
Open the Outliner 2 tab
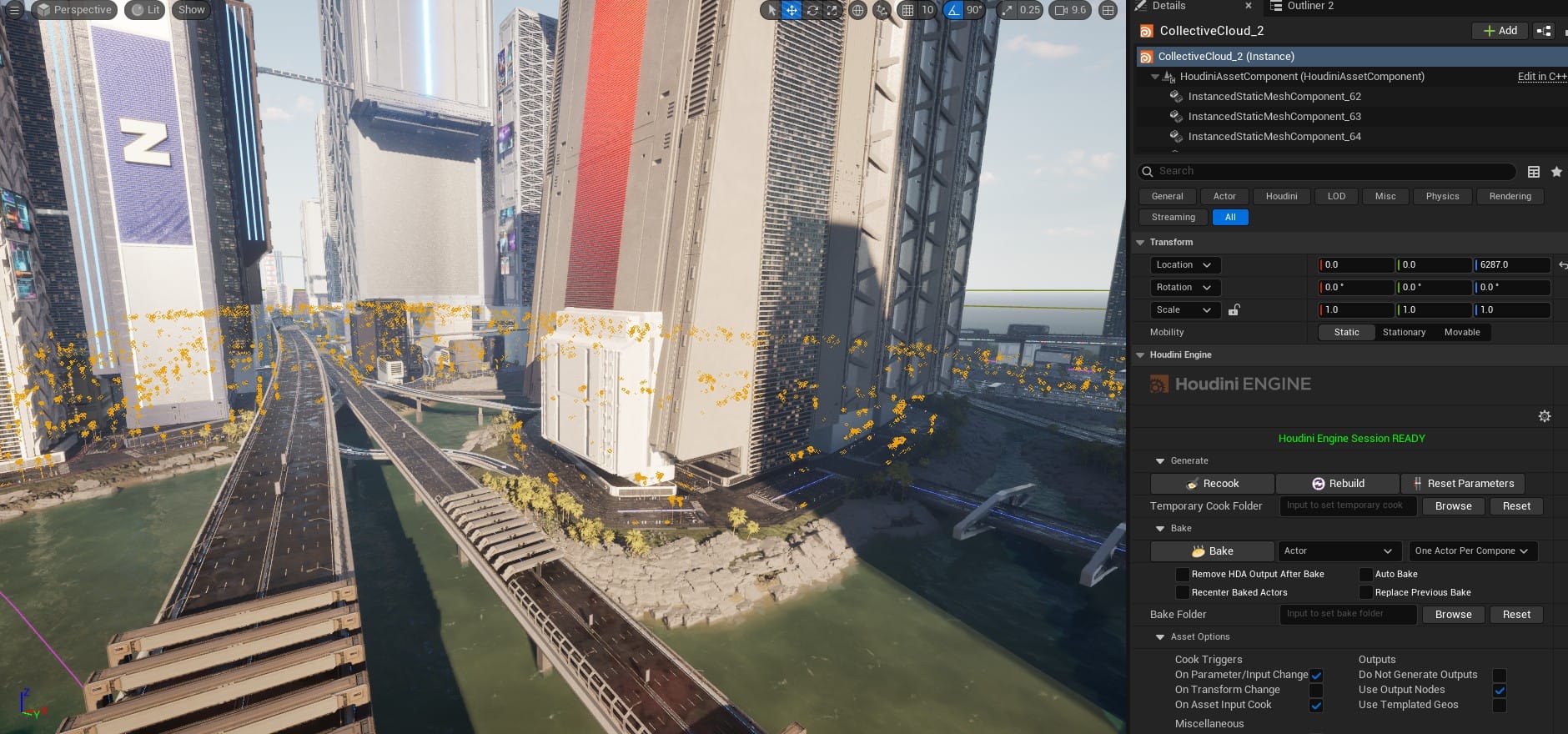tap(1309, 6)
